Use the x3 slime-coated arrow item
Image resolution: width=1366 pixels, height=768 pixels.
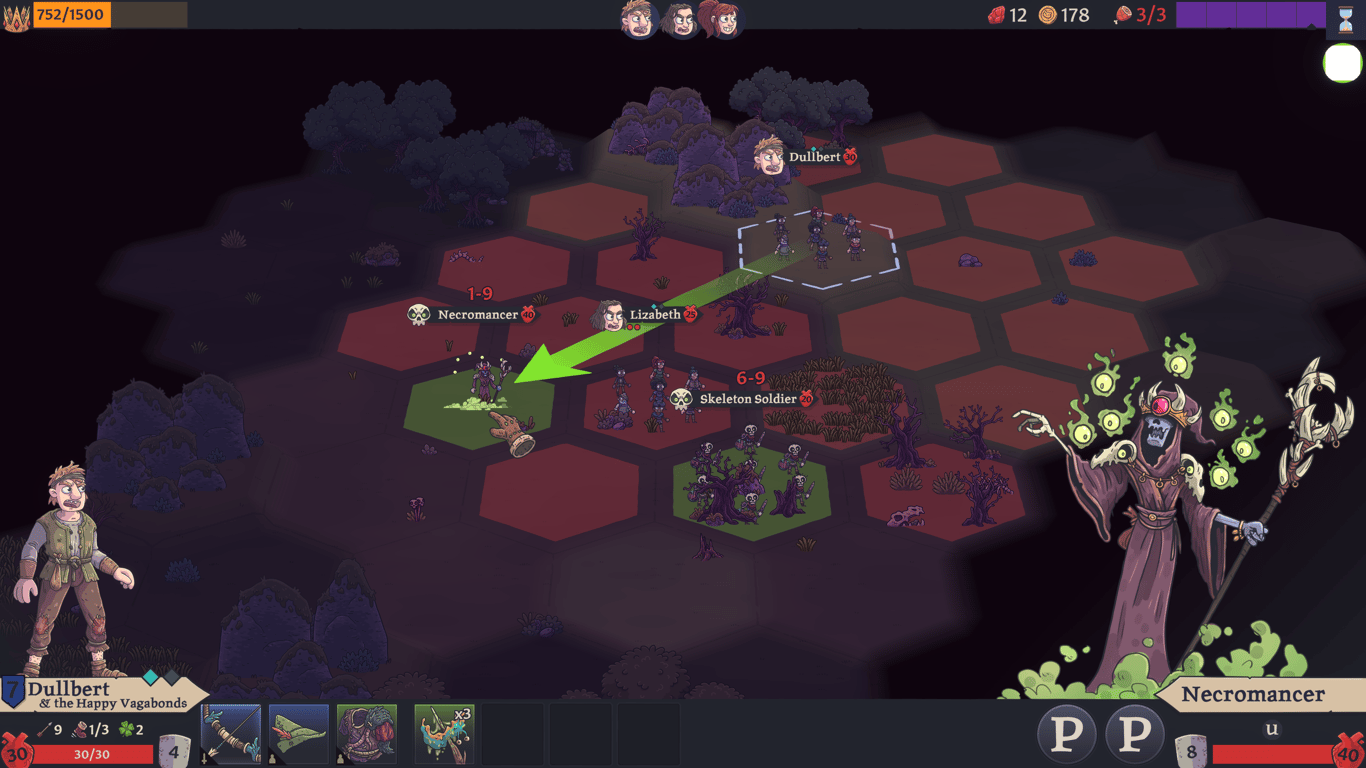point(444,735)
